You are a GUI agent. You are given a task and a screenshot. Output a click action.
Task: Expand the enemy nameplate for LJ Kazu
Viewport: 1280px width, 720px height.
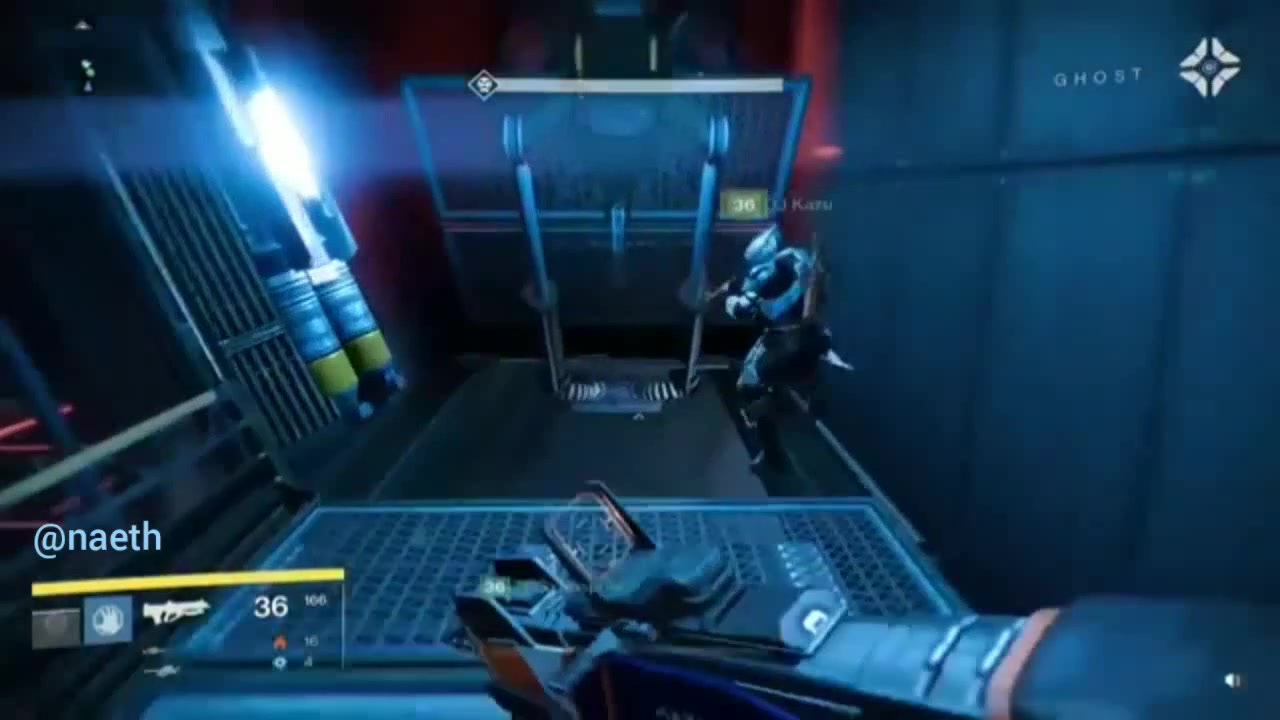coord(785,205)
